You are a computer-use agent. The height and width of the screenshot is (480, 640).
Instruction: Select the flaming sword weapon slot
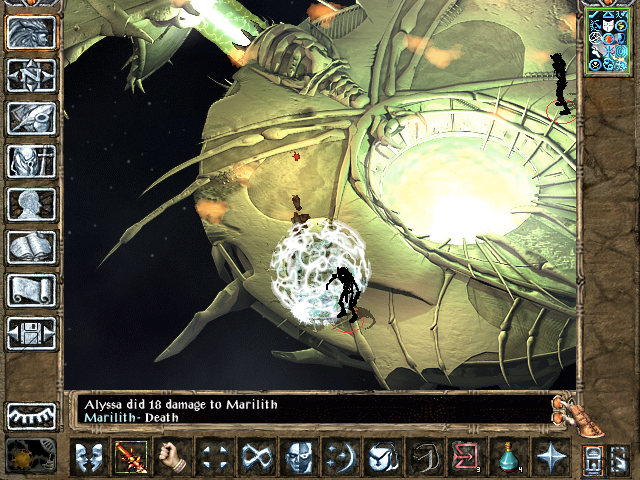pyautogui.click(x=132, y=458)
